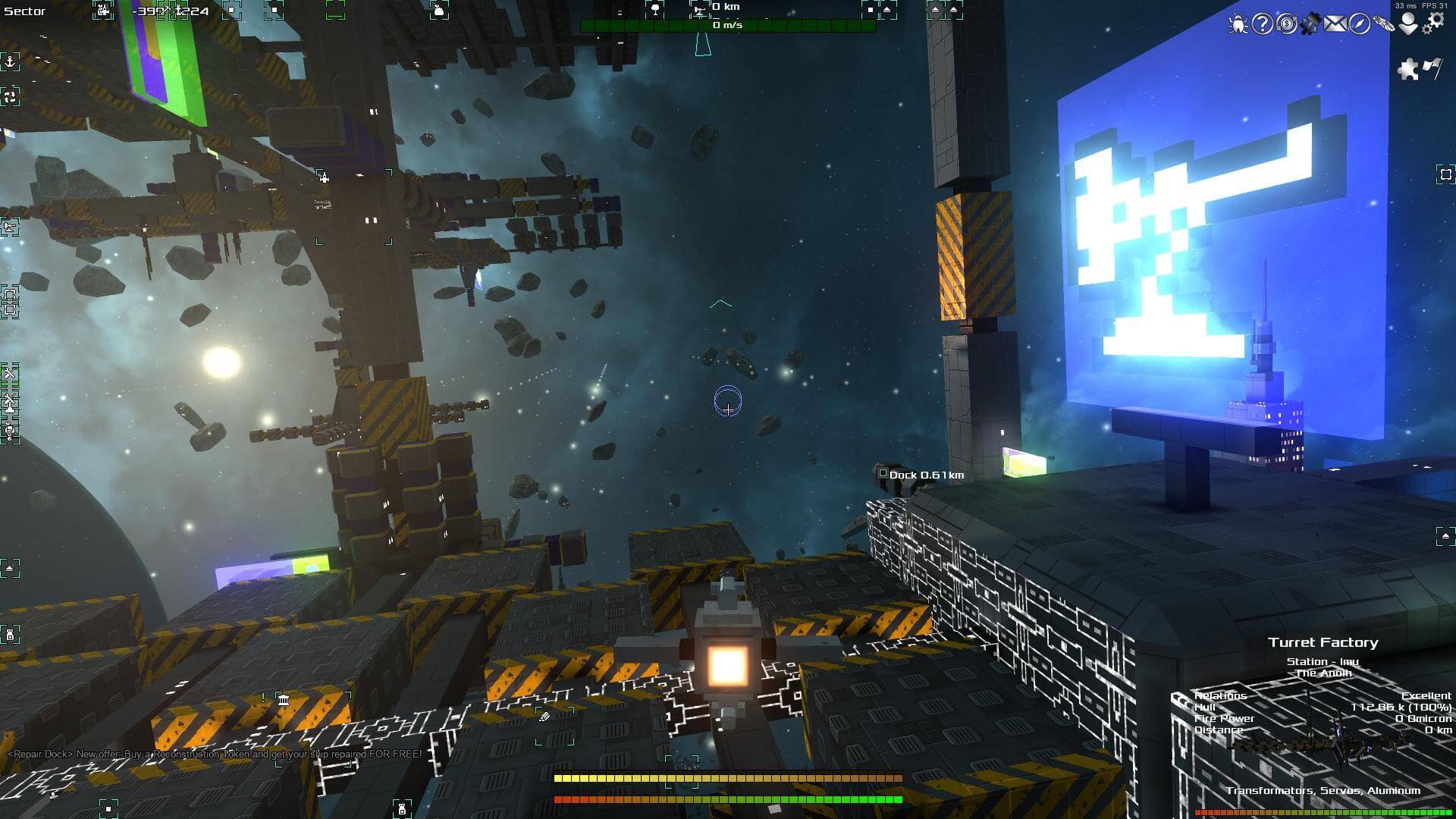The width and height of the screenshot is (1456, 819).
Task: Open the player profile icon
Action: point(1408,24)
